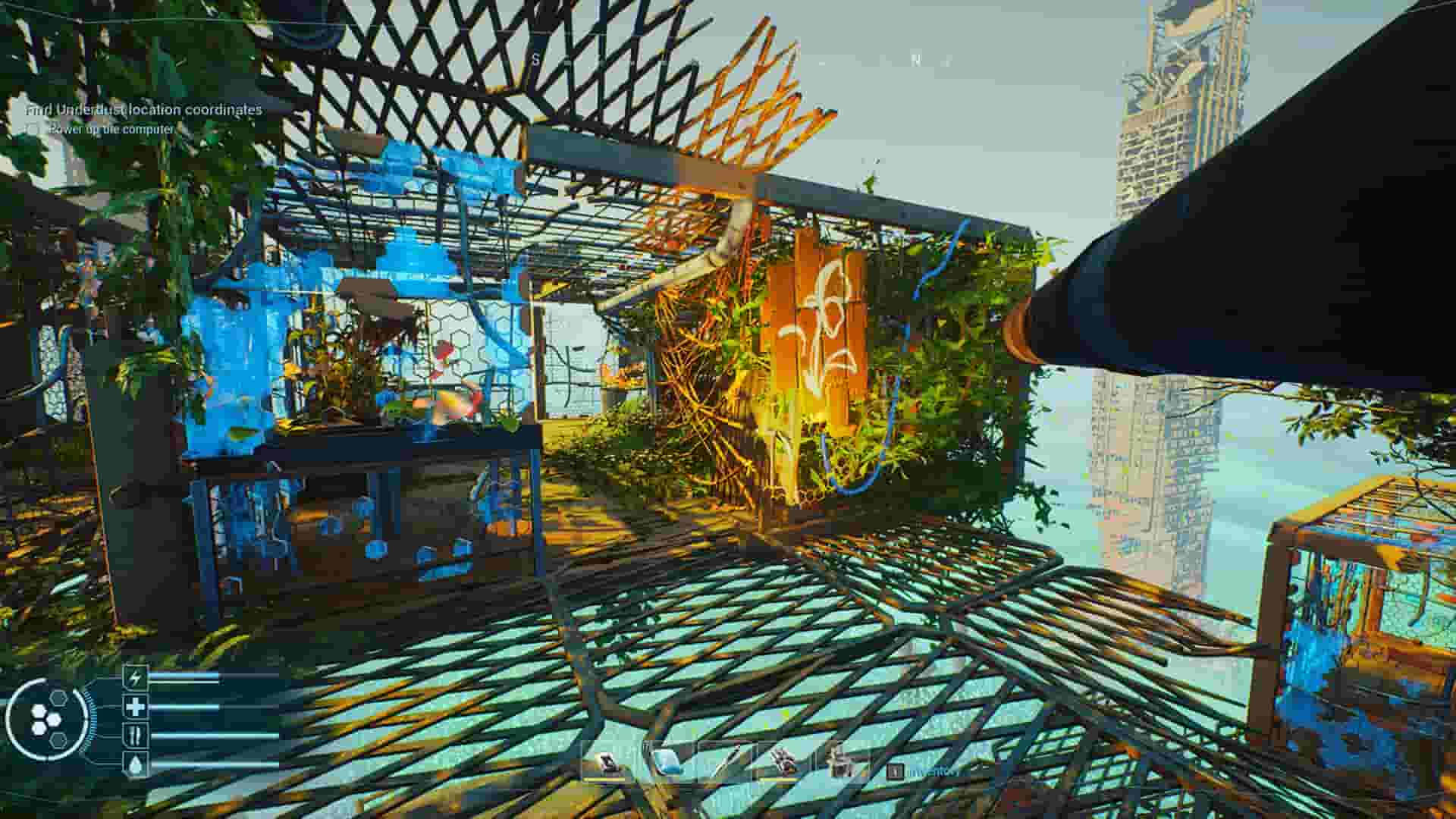Click the hunger utensils status icon

(x=134, y=734)
